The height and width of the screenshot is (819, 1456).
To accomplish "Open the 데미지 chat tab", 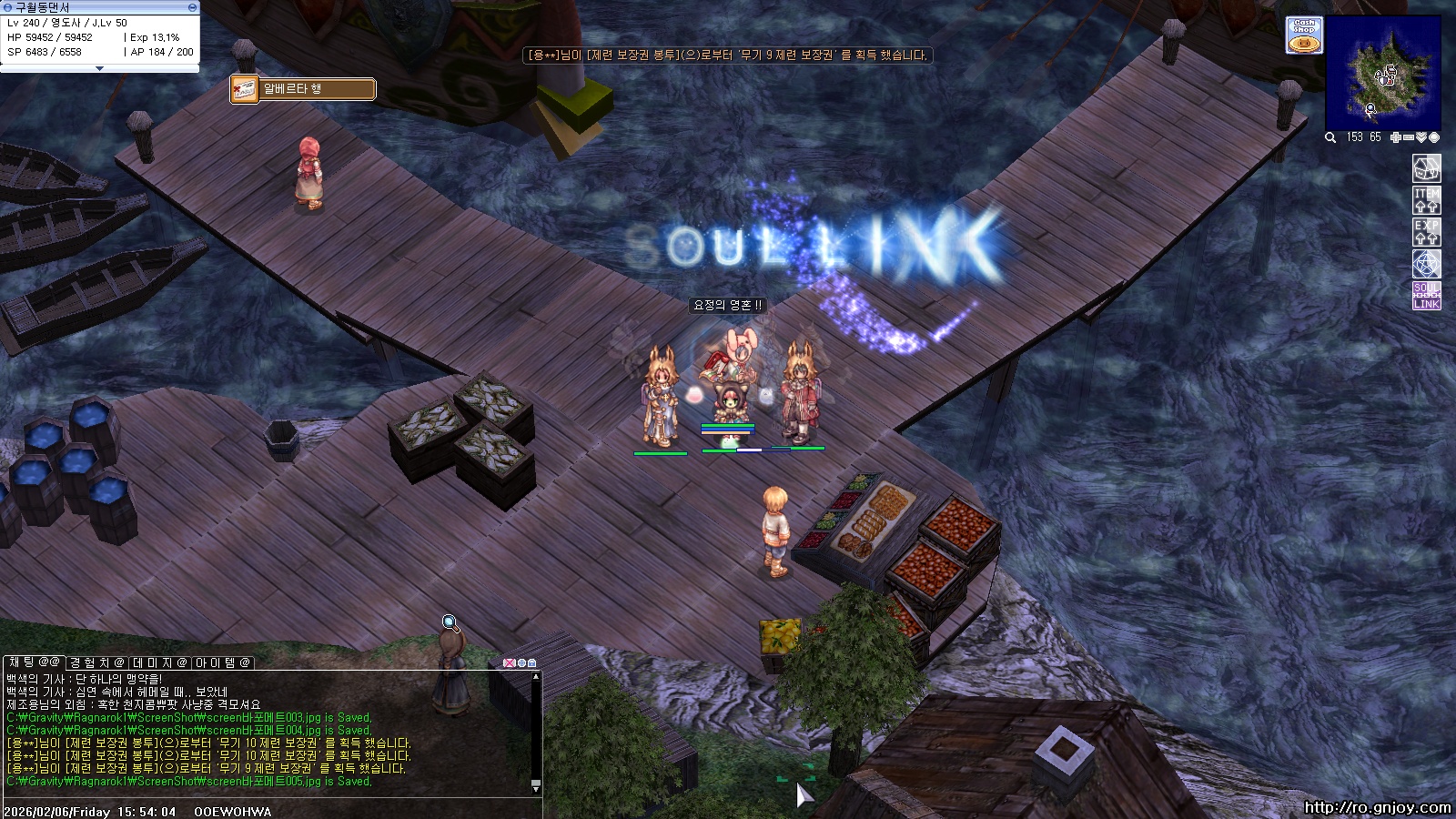I will 160,662.
